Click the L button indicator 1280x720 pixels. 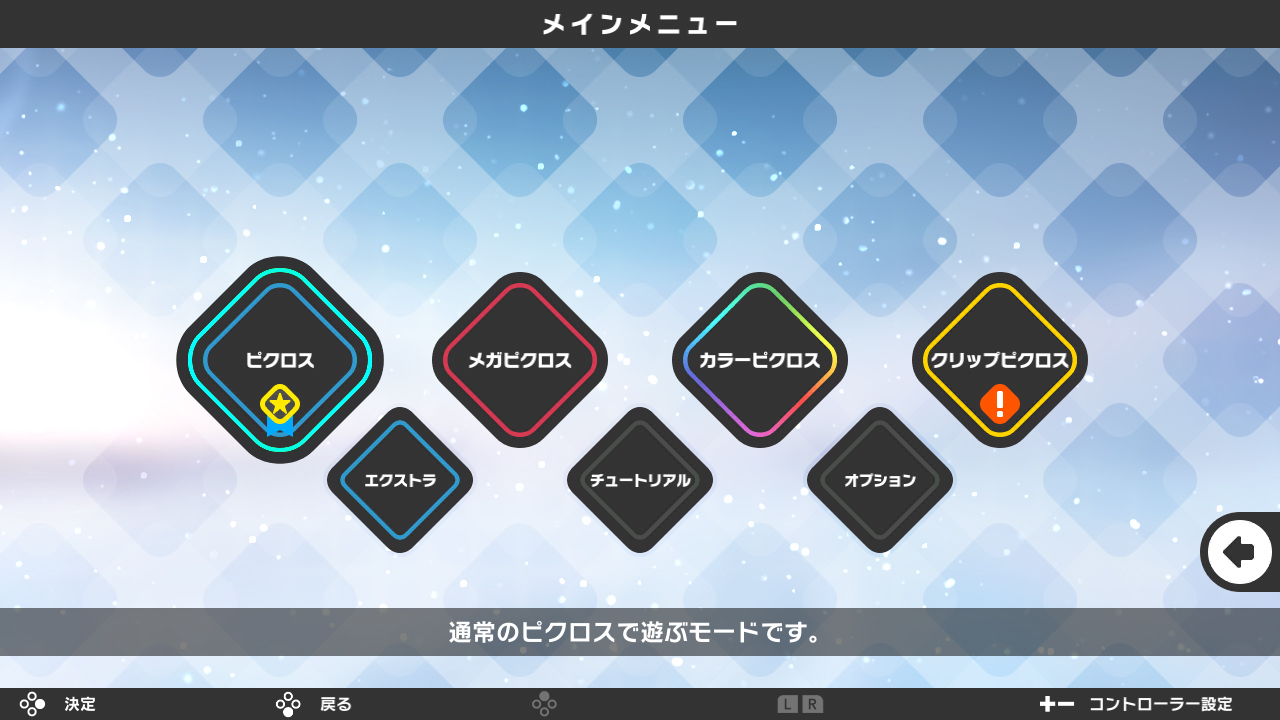coord(788,704)
